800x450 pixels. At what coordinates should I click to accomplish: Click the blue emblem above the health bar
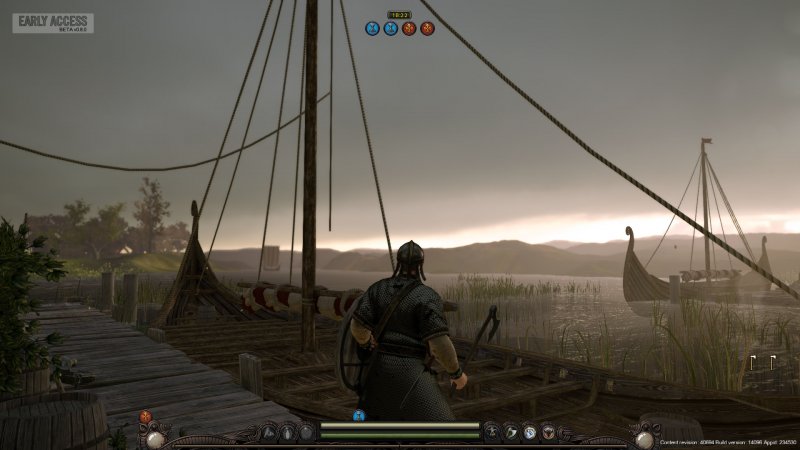point(359,415)
